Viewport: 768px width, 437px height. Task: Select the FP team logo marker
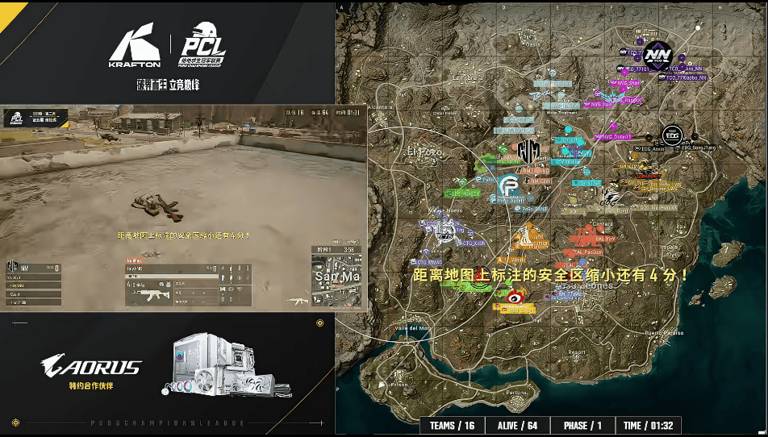click(x=508, y=187)
